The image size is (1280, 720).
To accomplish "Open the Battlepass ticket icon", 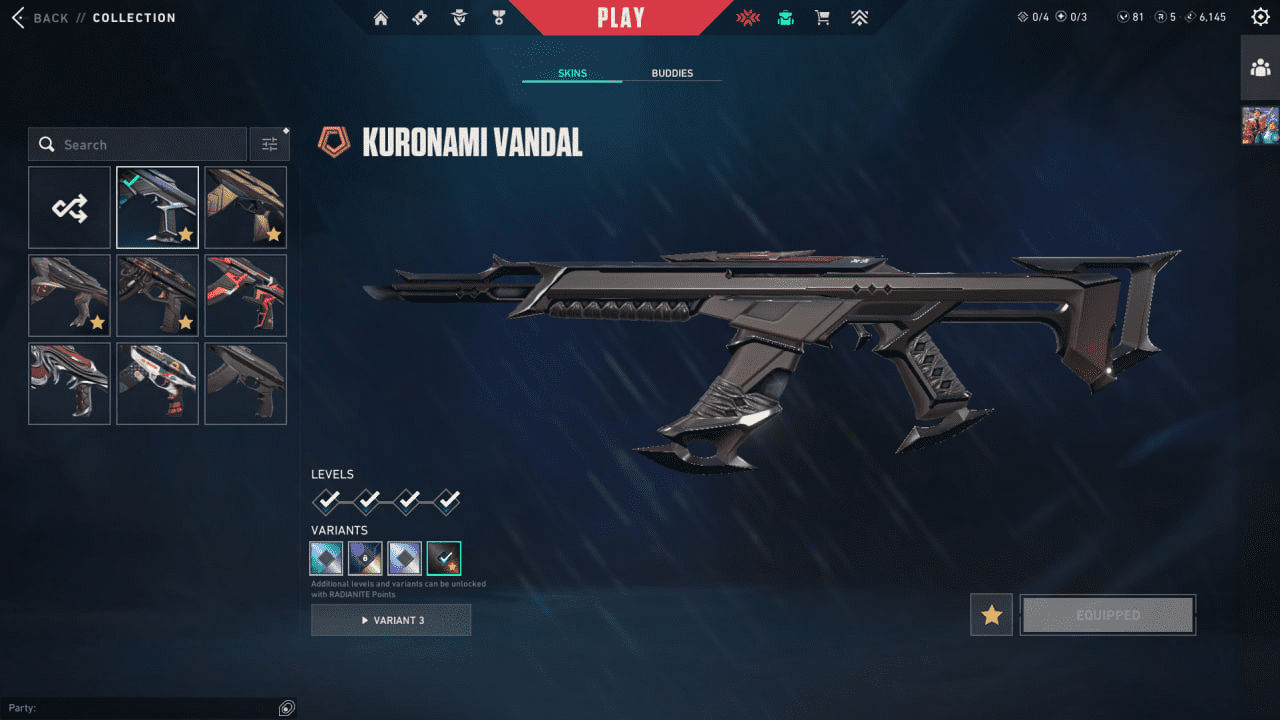I will (419, 17).
